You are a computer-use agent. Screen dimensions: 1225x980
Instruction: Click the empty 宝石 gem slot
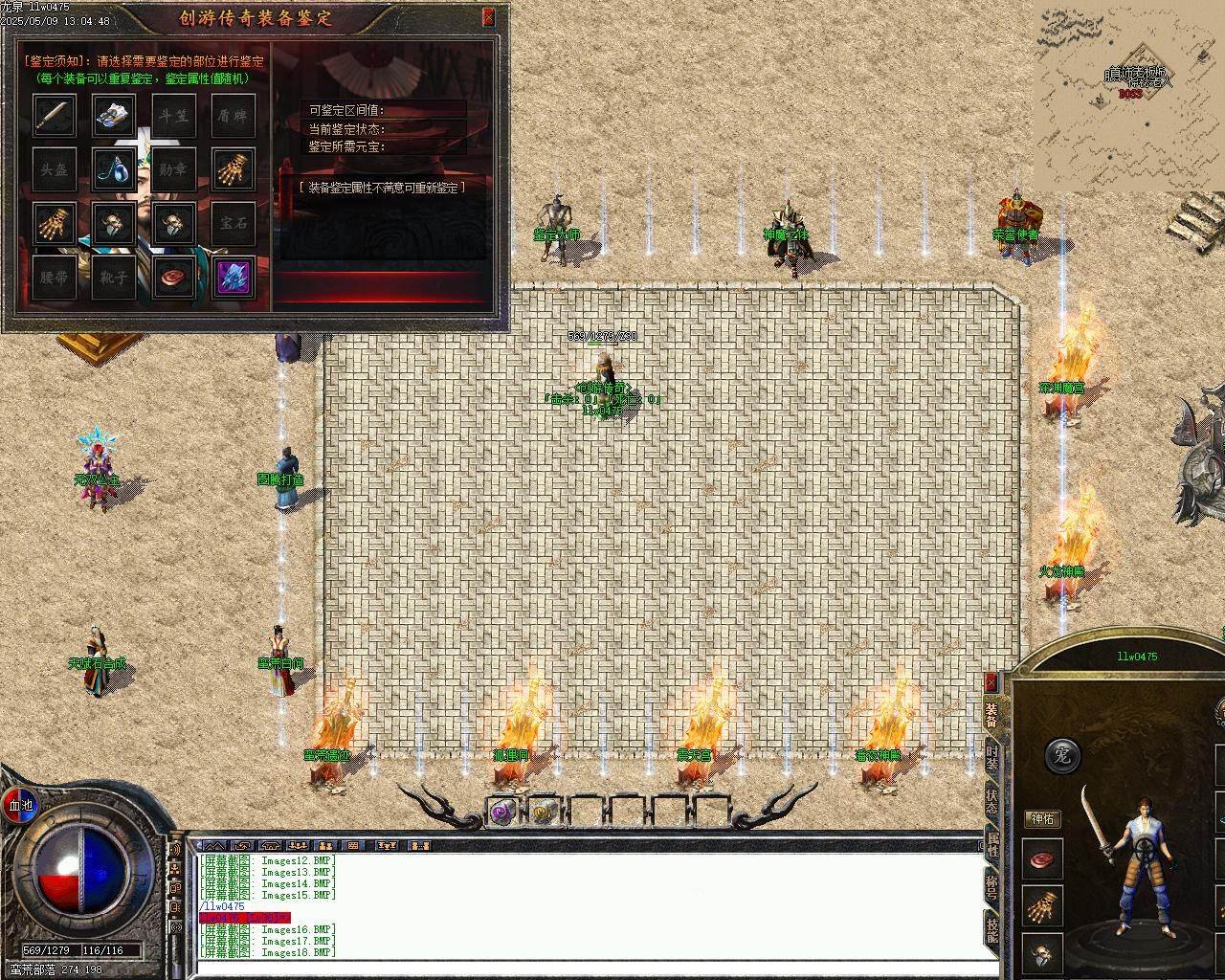pyautogui.click(x=233, y=223)
